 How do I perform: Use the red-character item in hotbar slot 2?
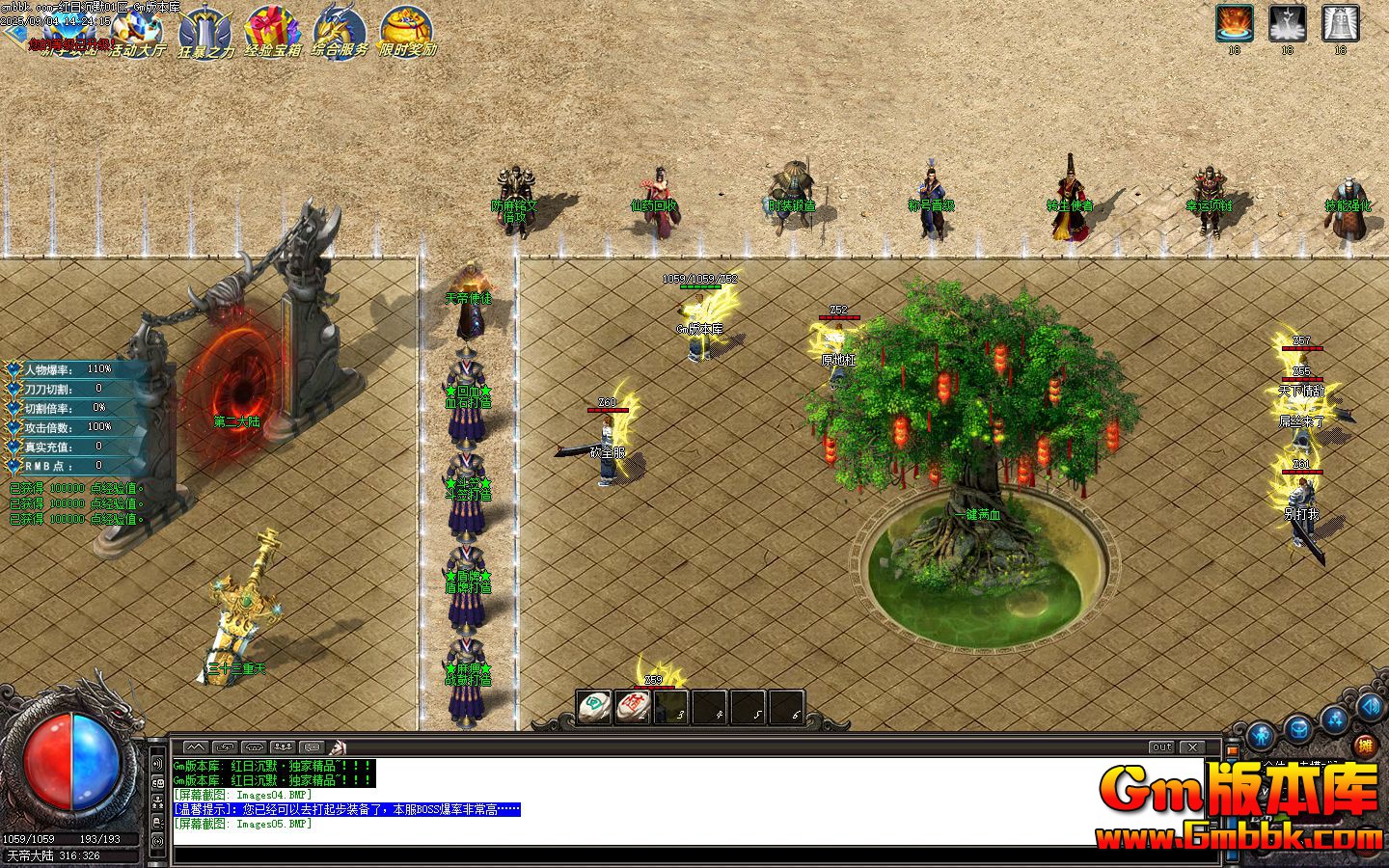[633, 708]
